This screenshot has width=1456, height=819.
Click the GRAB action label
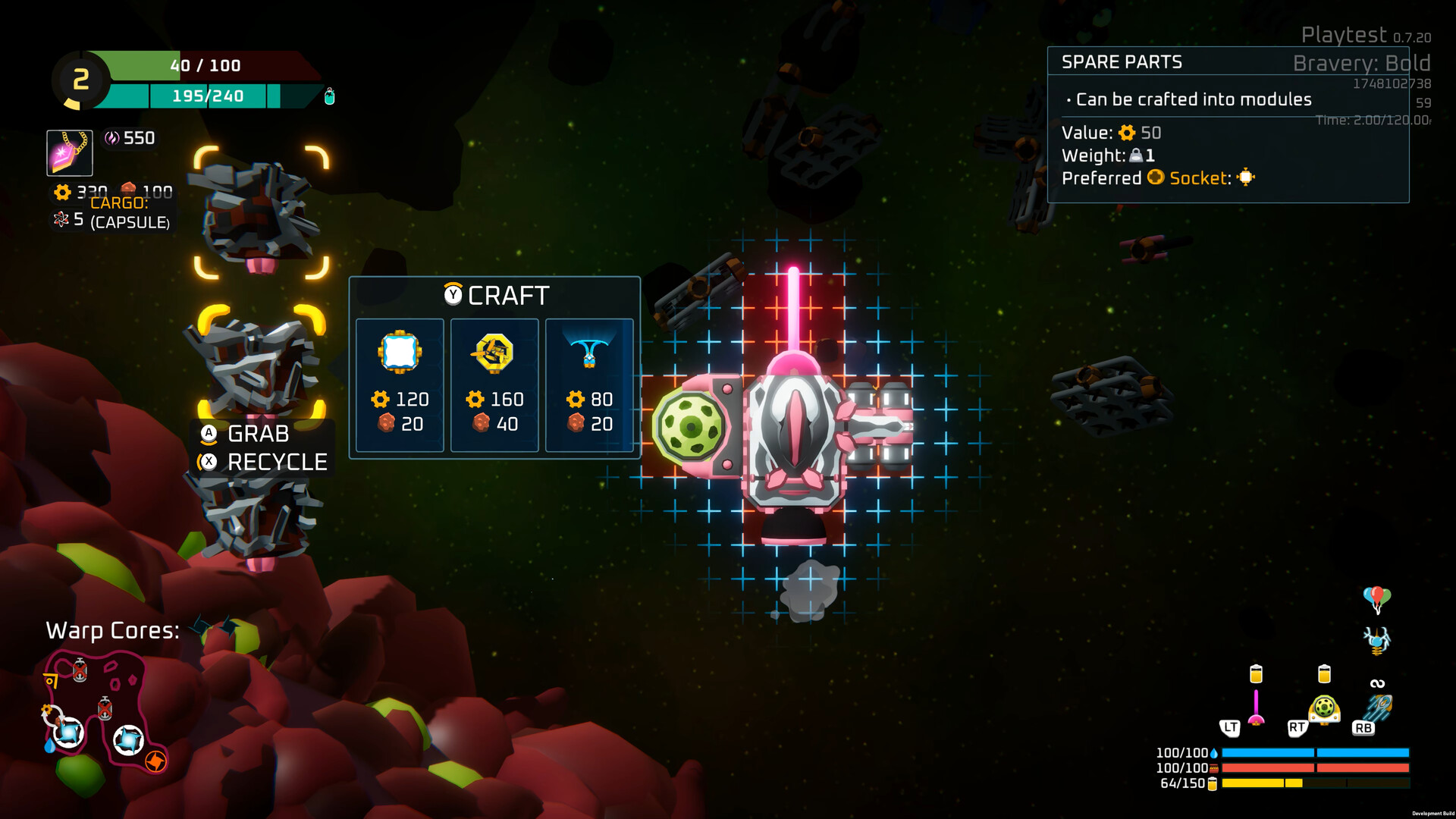point(258,434)
